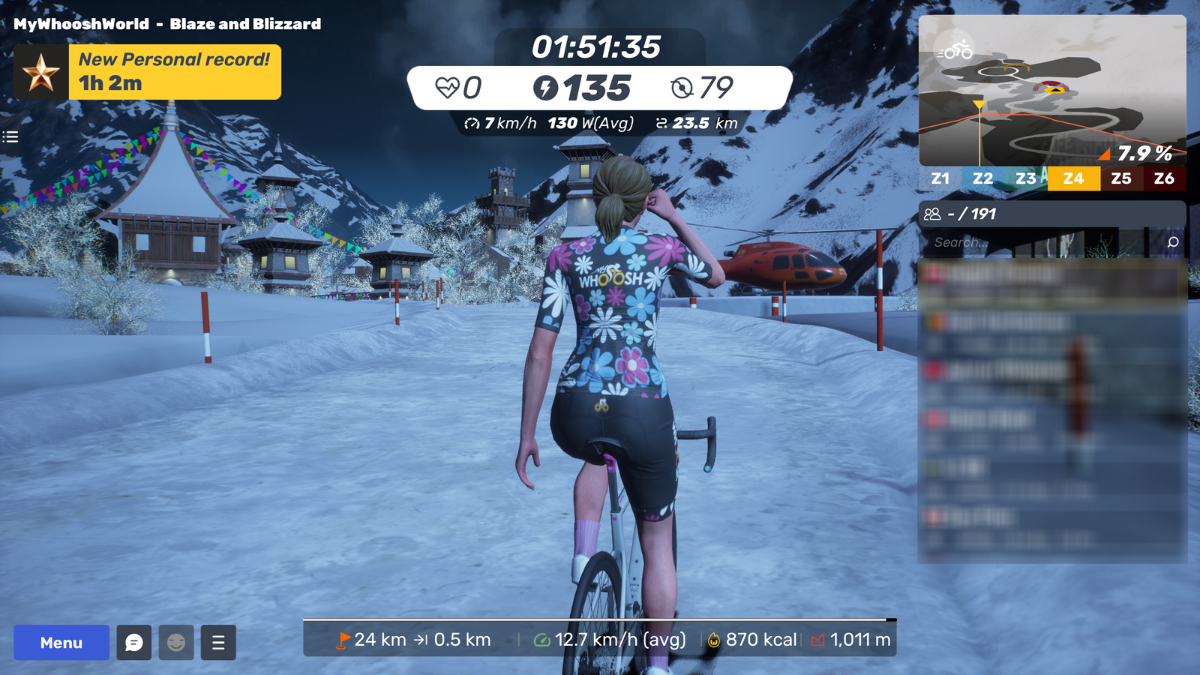Open the blue Menu button
The height and width of the screenshot is (675, 1200).
click(x=61, y=643)
